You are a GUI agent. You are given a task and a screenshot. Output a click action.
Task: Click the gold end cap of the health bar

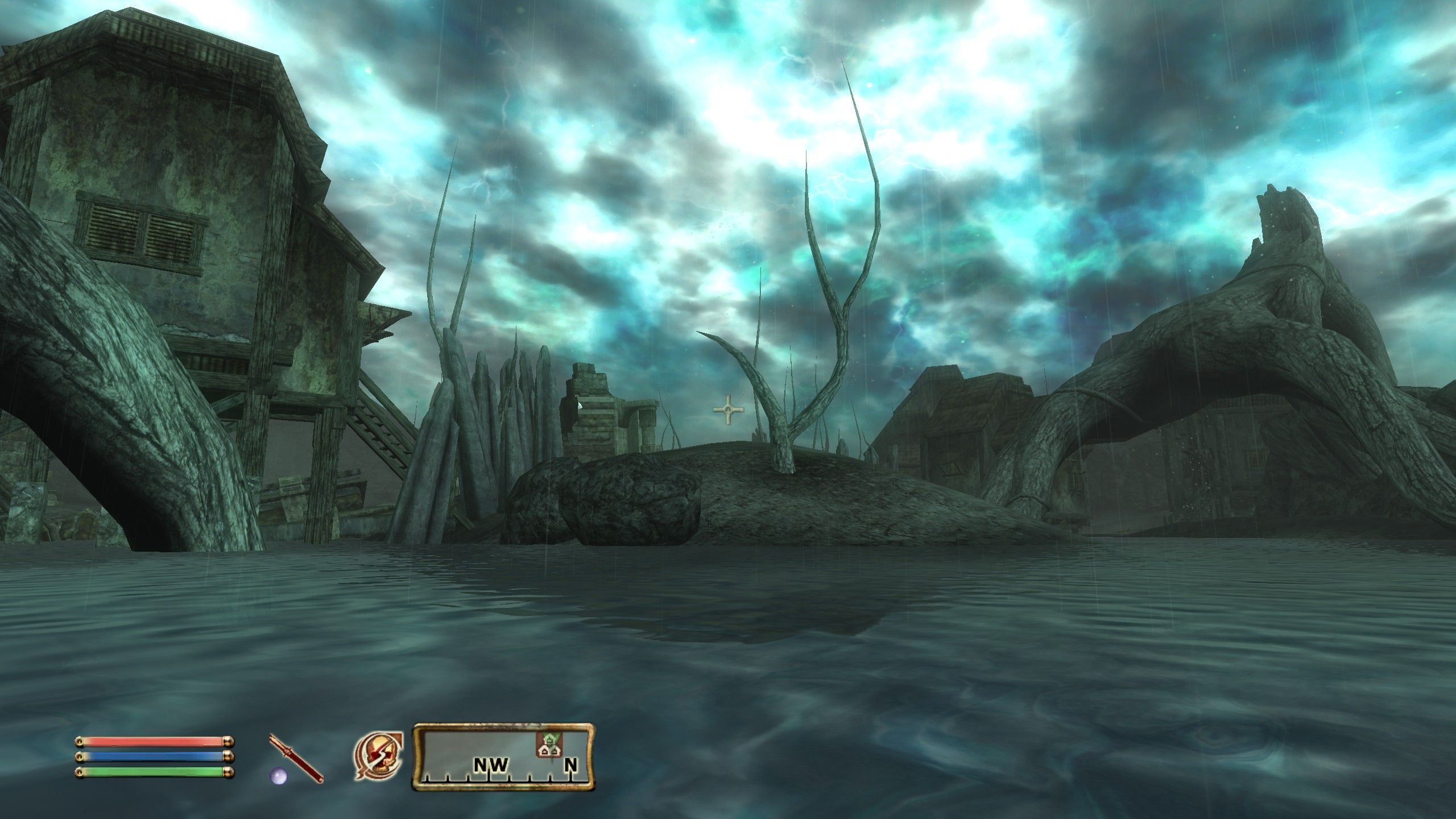click(227, 741)
